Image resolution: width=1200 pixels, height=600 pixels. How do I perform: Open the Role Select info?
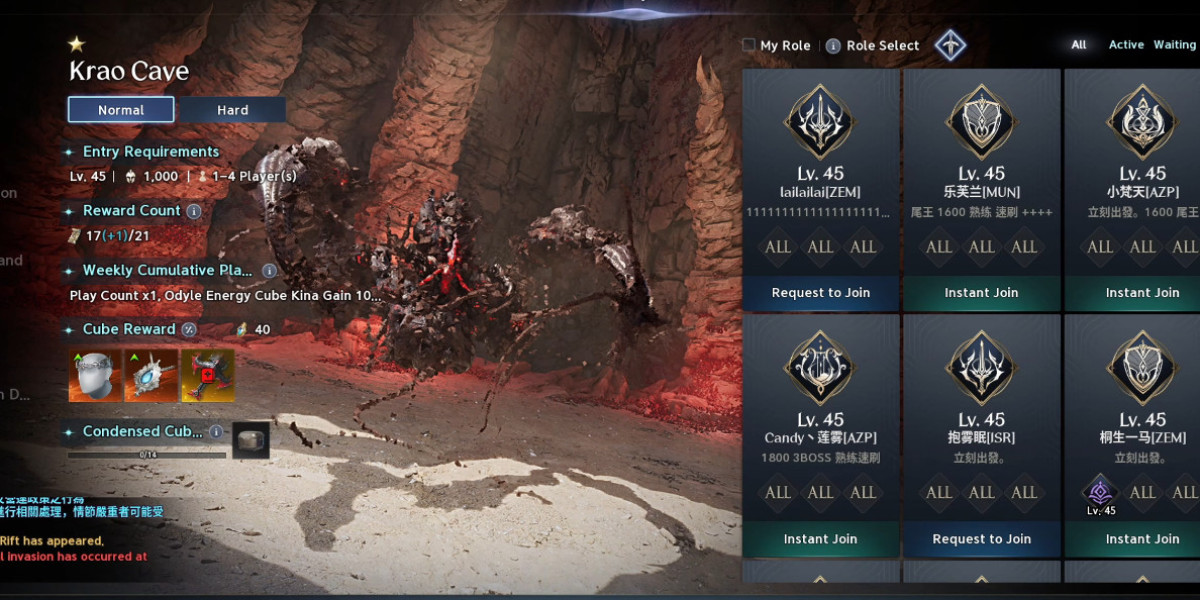(833, 46)
